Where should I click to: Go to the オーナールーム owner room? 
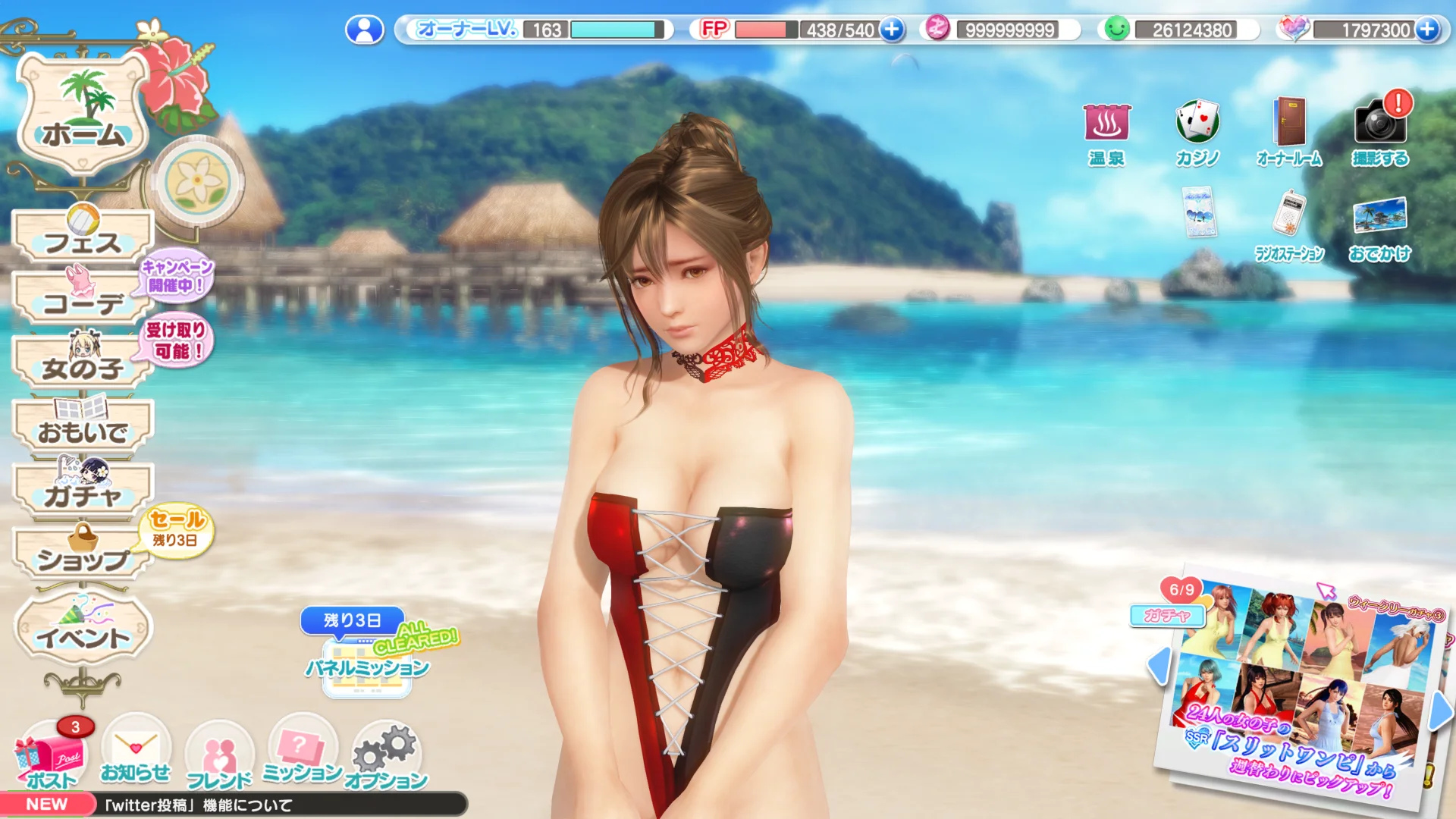pos(1289,133)
